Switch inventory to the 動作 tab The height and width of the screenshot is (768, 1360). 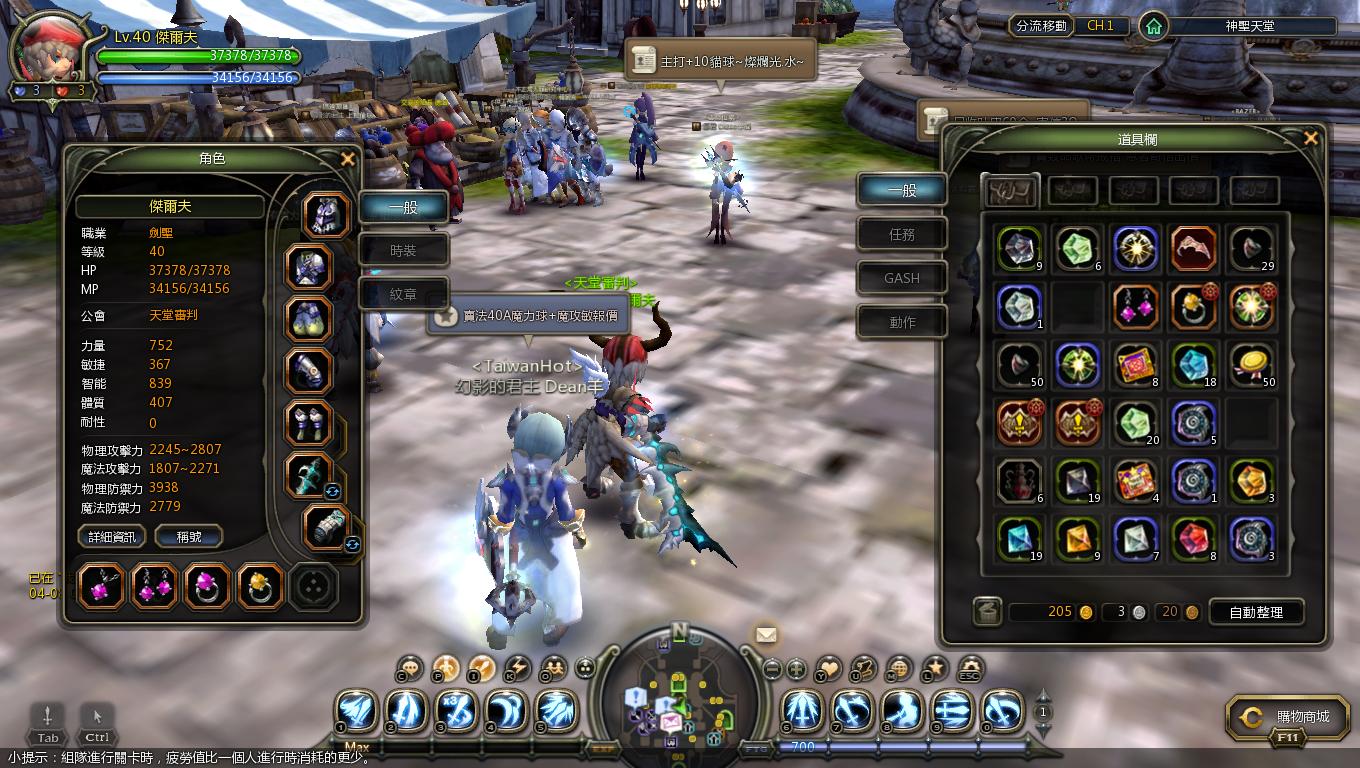(x=902, y=322)
